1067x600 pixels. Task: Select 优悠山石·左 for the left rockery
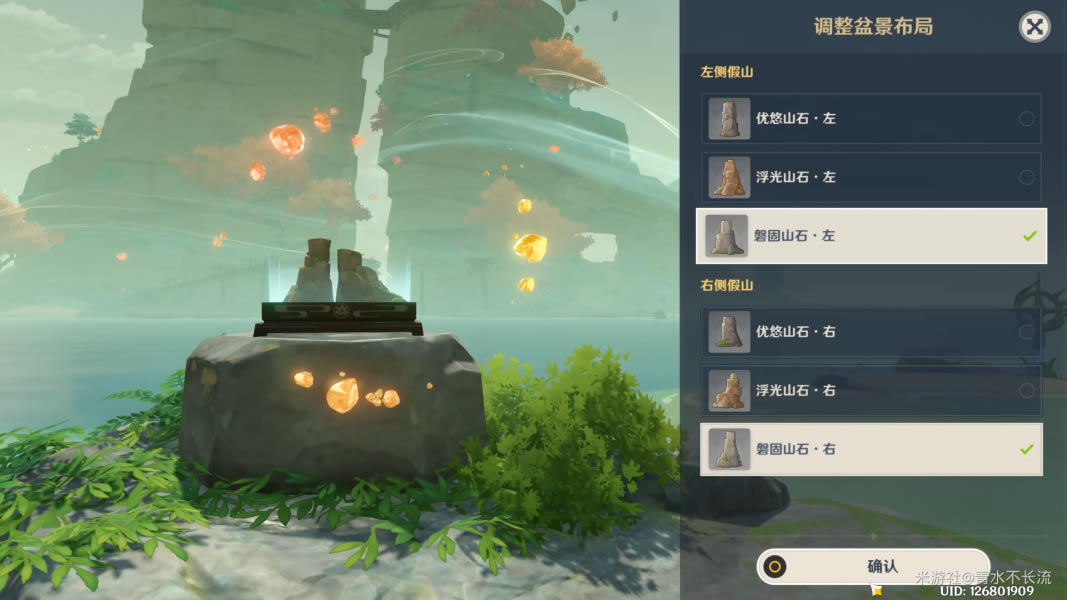point(870,119)
